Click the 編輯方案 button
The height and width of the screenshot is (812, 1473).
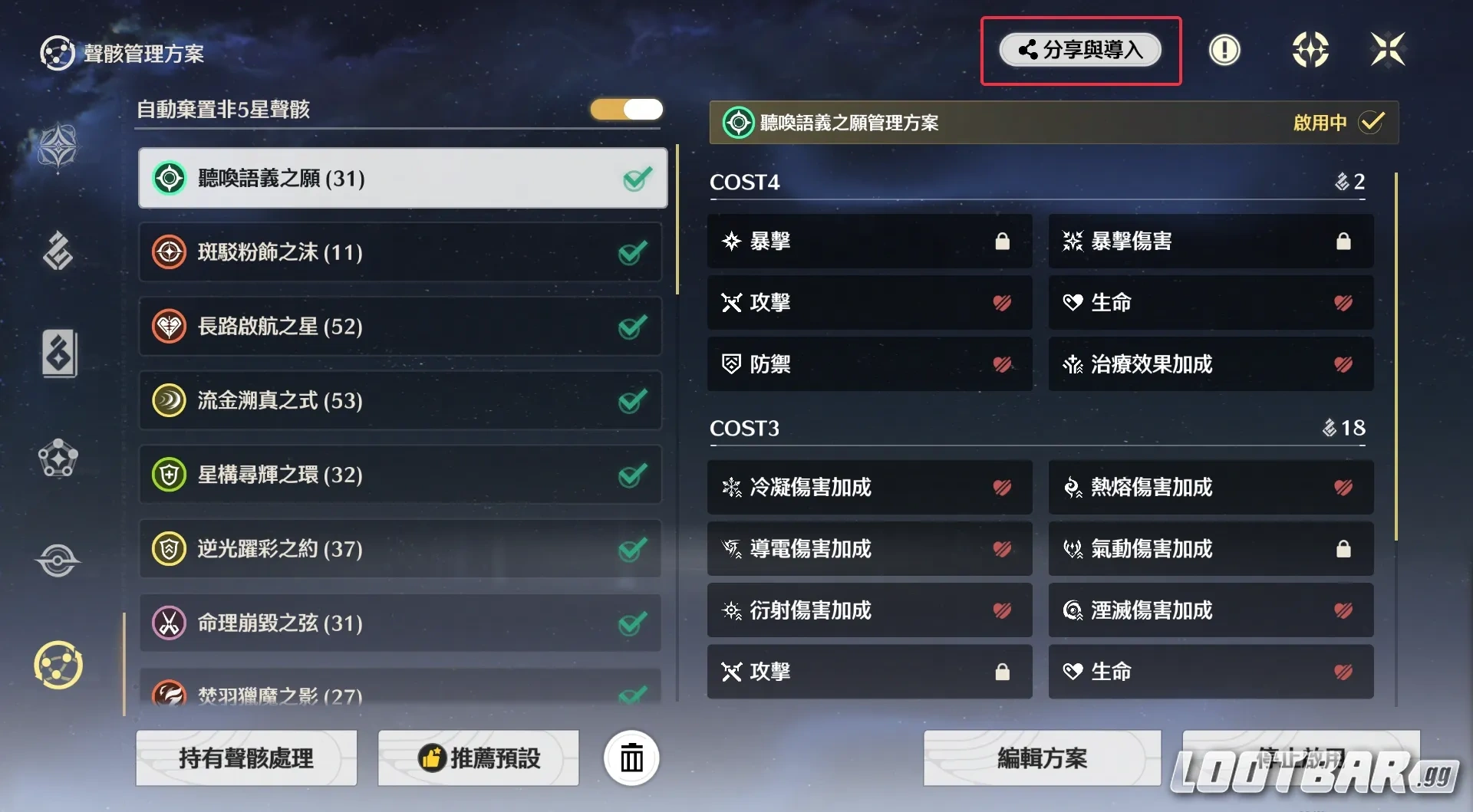coord(1041,758)
